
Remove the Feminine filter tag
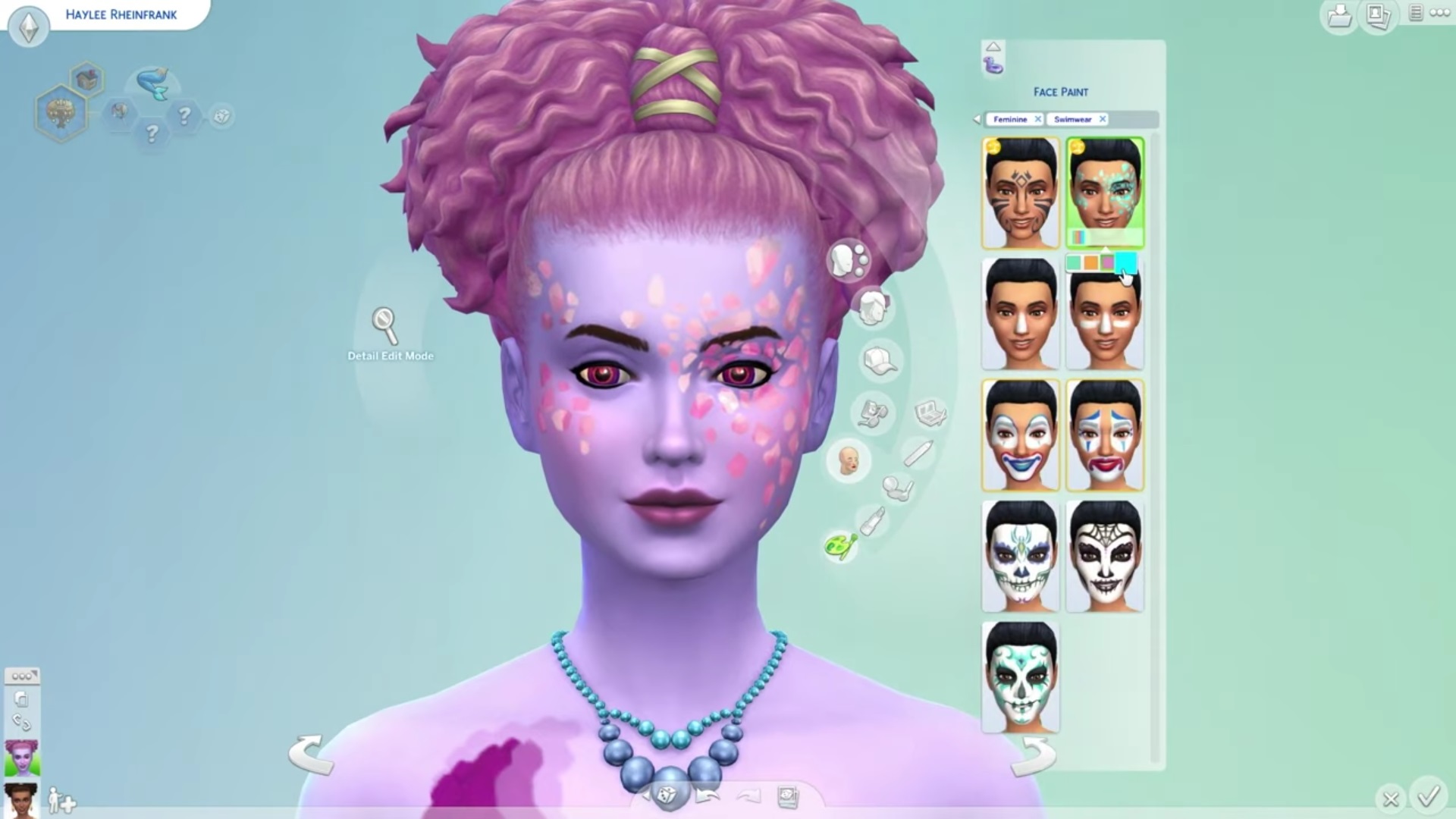click(x=1038, y=119)
